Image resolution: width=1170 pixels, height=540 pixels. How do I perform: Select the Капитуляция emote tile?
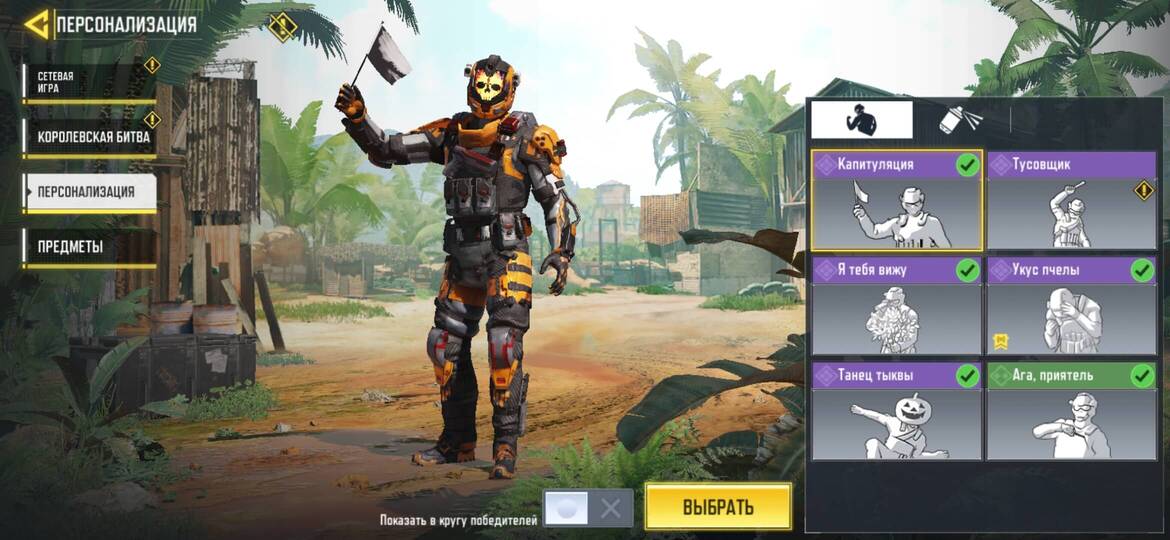point(896,201)
